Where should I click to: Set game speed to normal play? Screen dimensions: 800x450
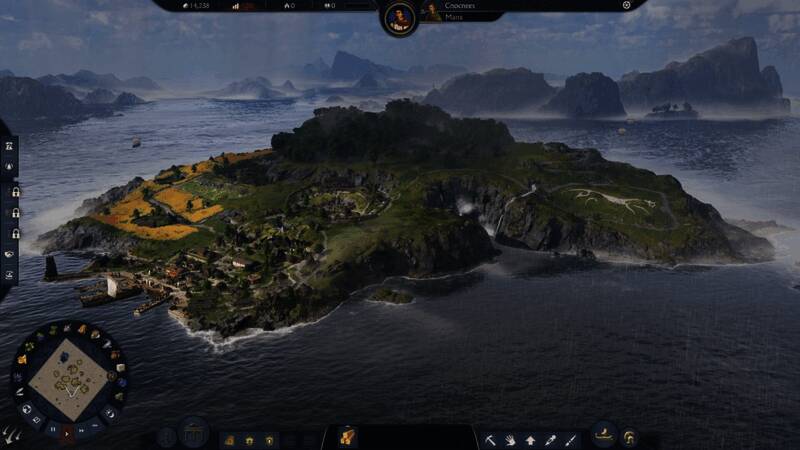(68, 432)
